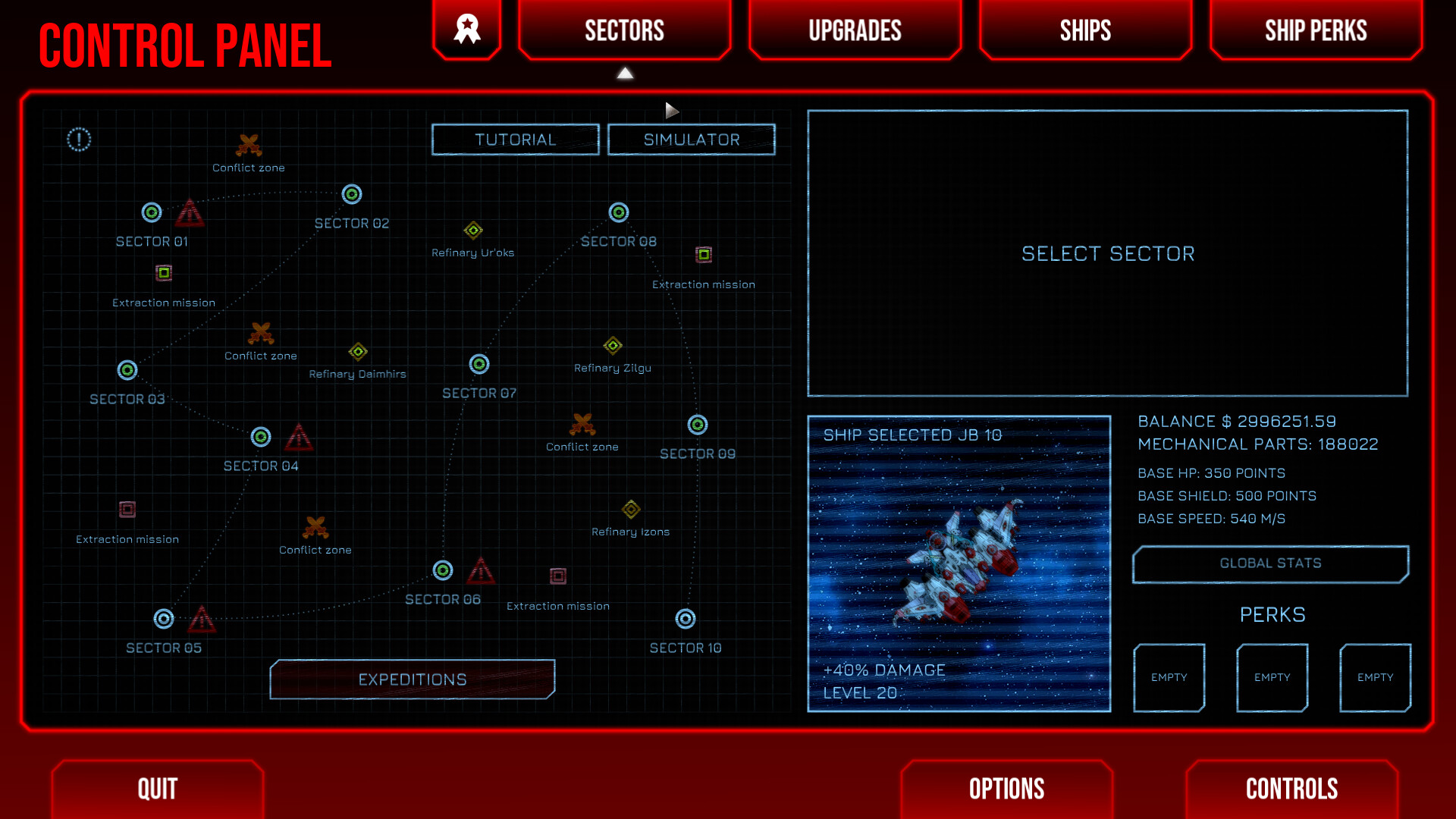The image size is (1456, 819).
Task: Select the conflict zone near Sector 07
Action: pyautogui.click(x=582, y=424)
